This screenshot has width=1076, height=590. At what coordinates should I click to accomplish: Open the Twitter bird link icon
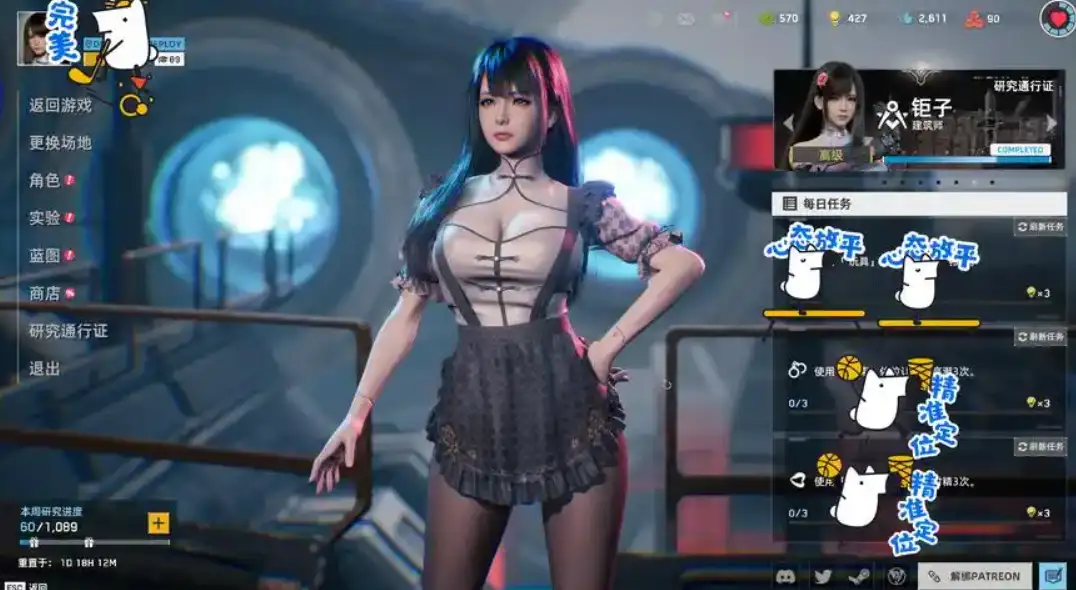[823, 576]
